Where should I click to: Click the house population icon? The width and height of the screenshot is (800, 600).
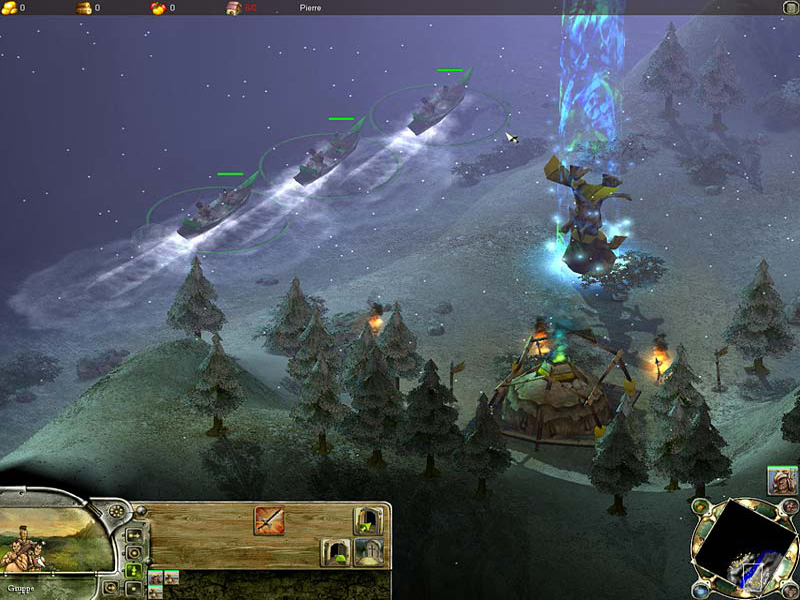pyautogui.click(x=233, y=8)
